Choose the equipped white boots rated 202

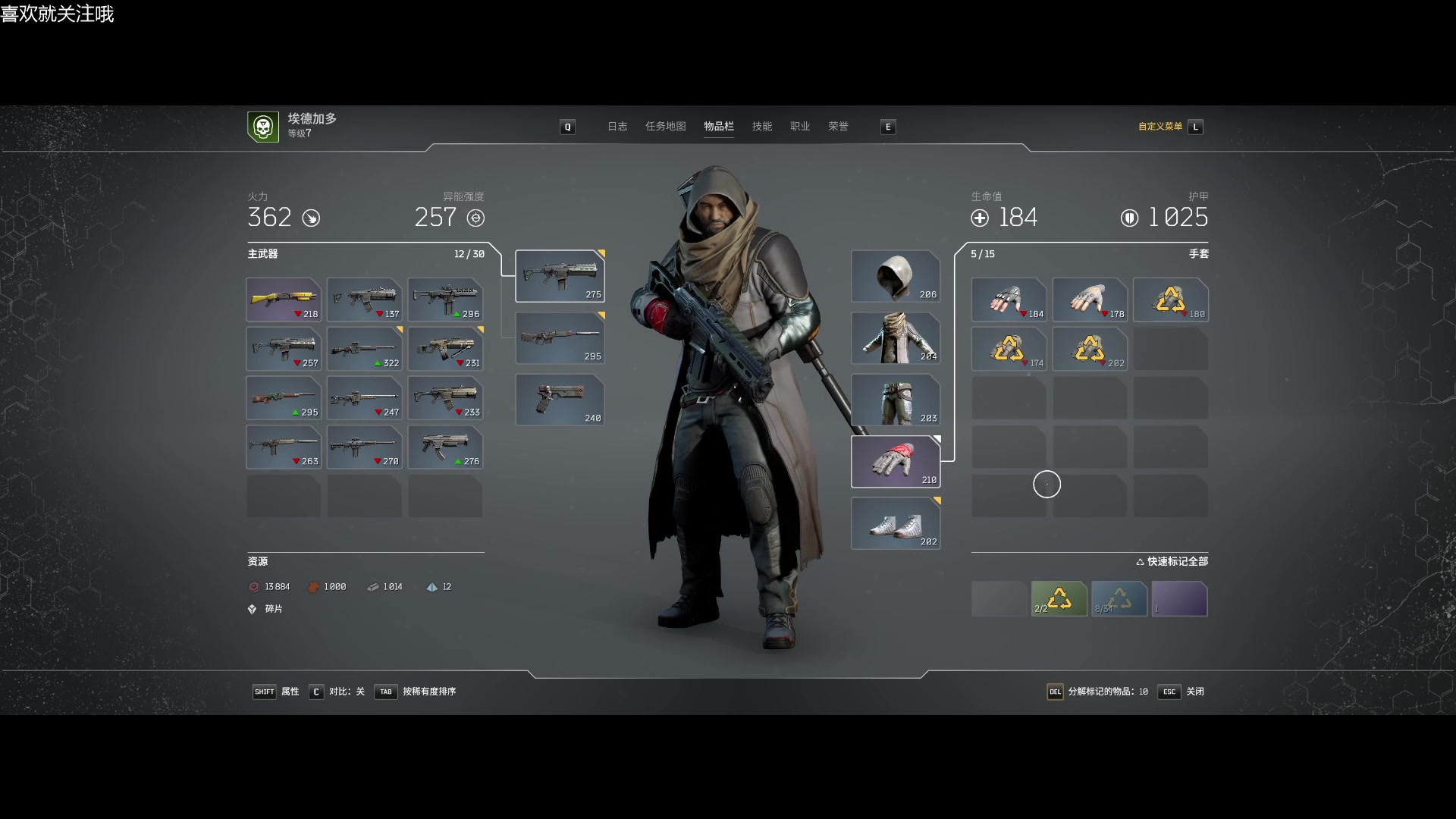pyautogui.click(x=896, y=523)
